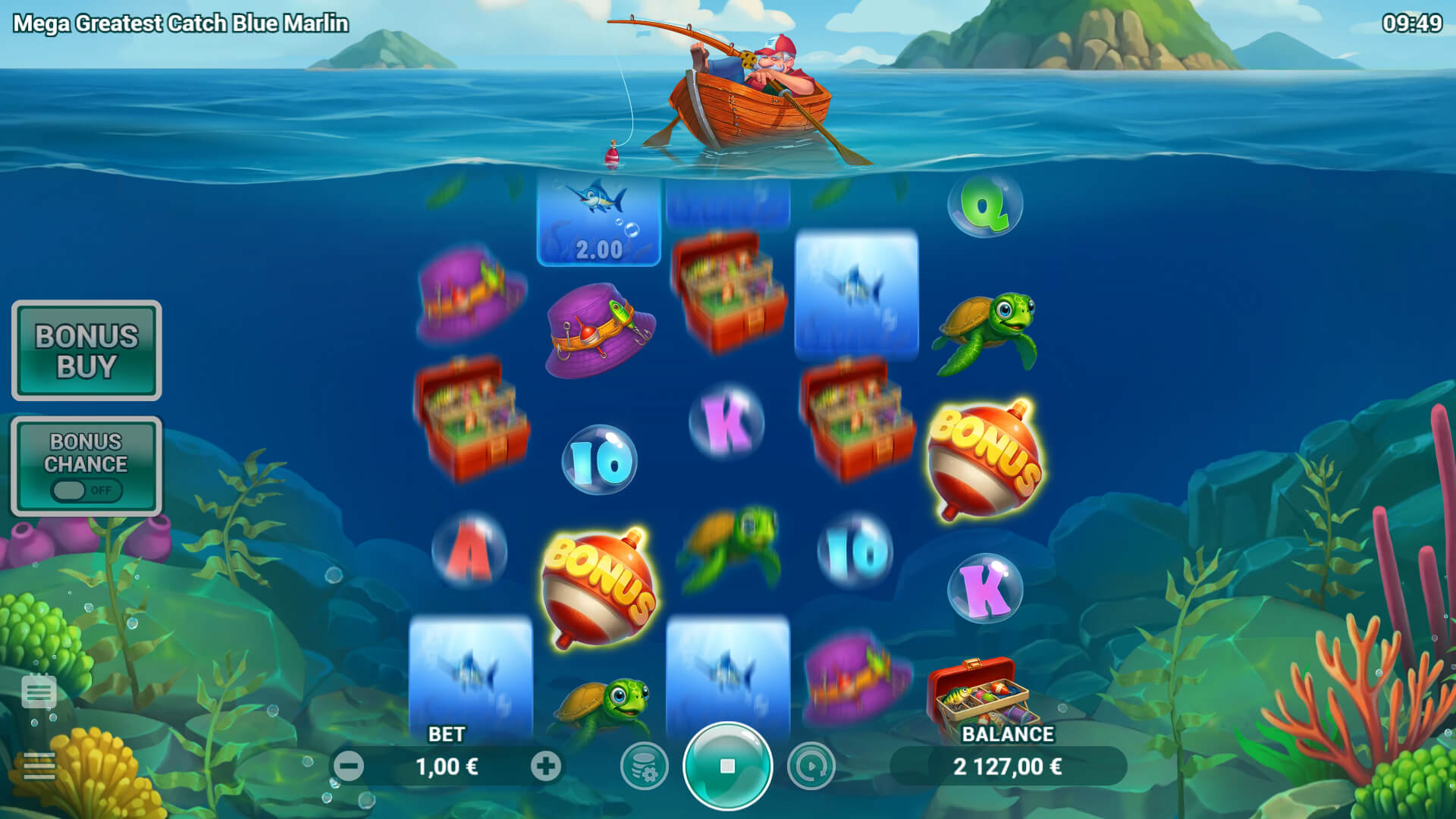
Task: Increase the bet with the plus button
Action: click(x=545, y=766)
